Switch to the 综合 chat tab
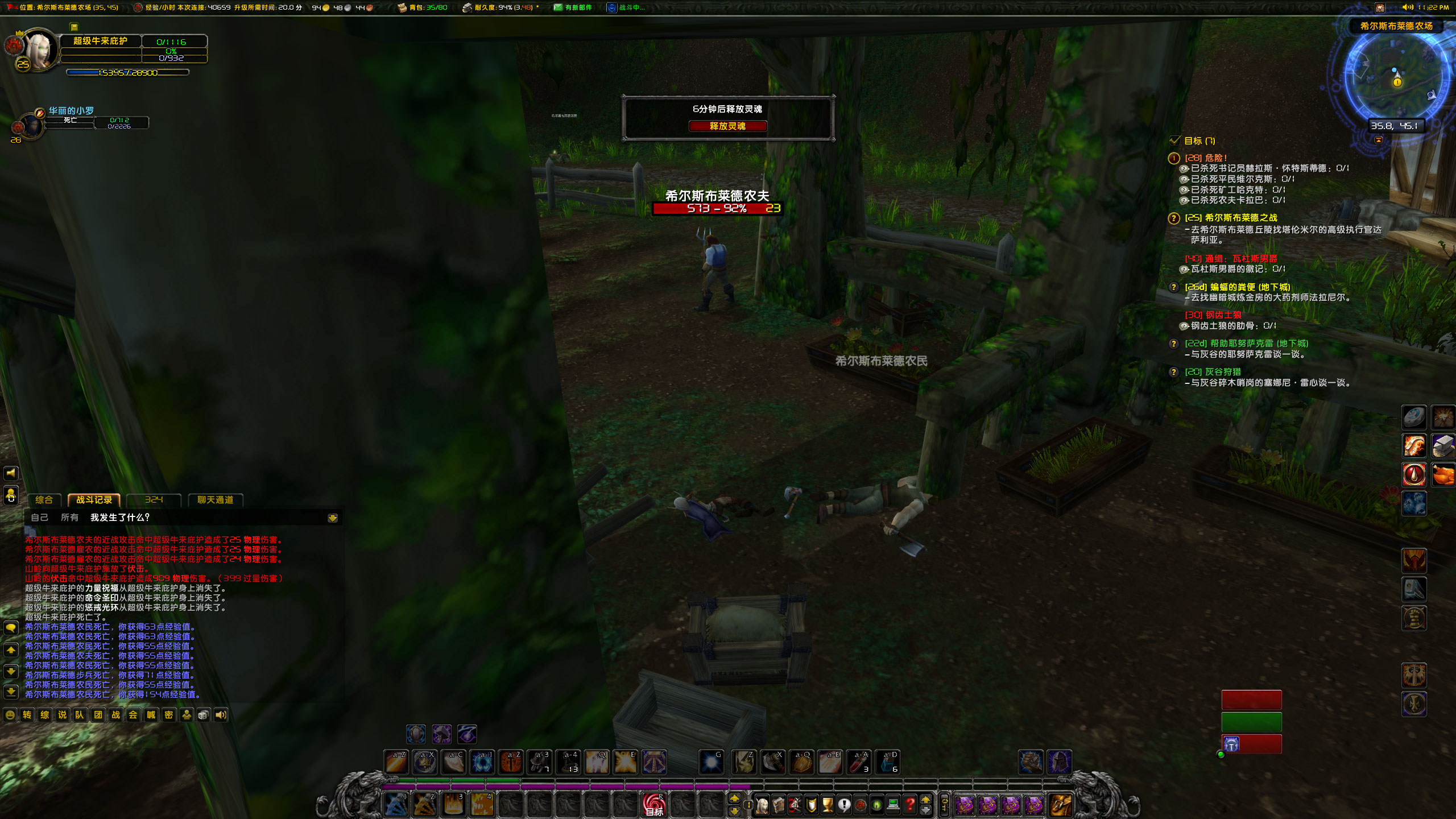 click(x=44, y=500)
